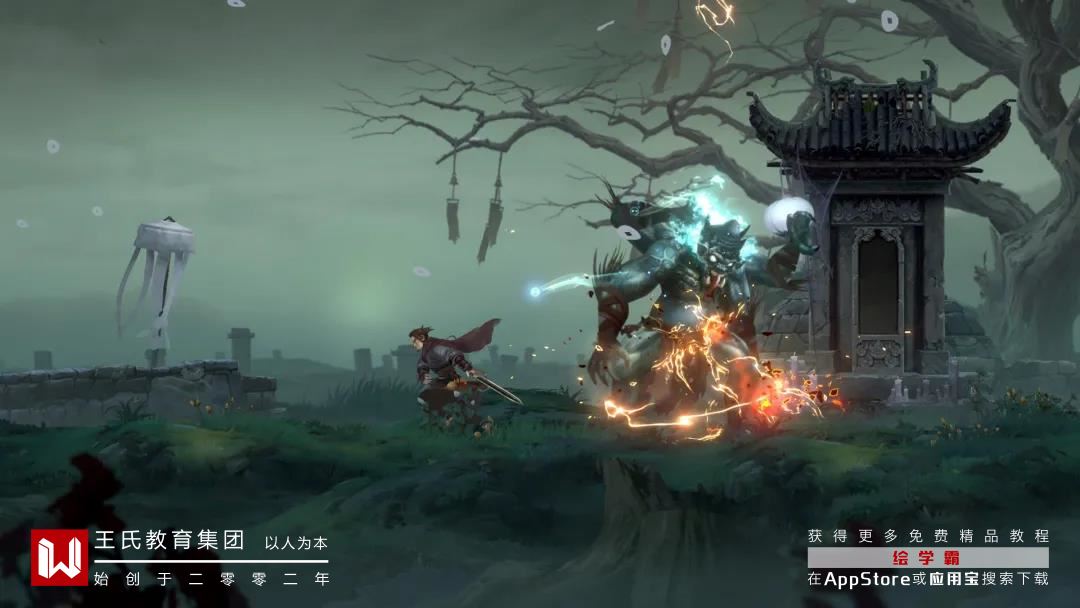Select the 绘学霸 banner label
The image size is (1080, 608).
point(928,558)
